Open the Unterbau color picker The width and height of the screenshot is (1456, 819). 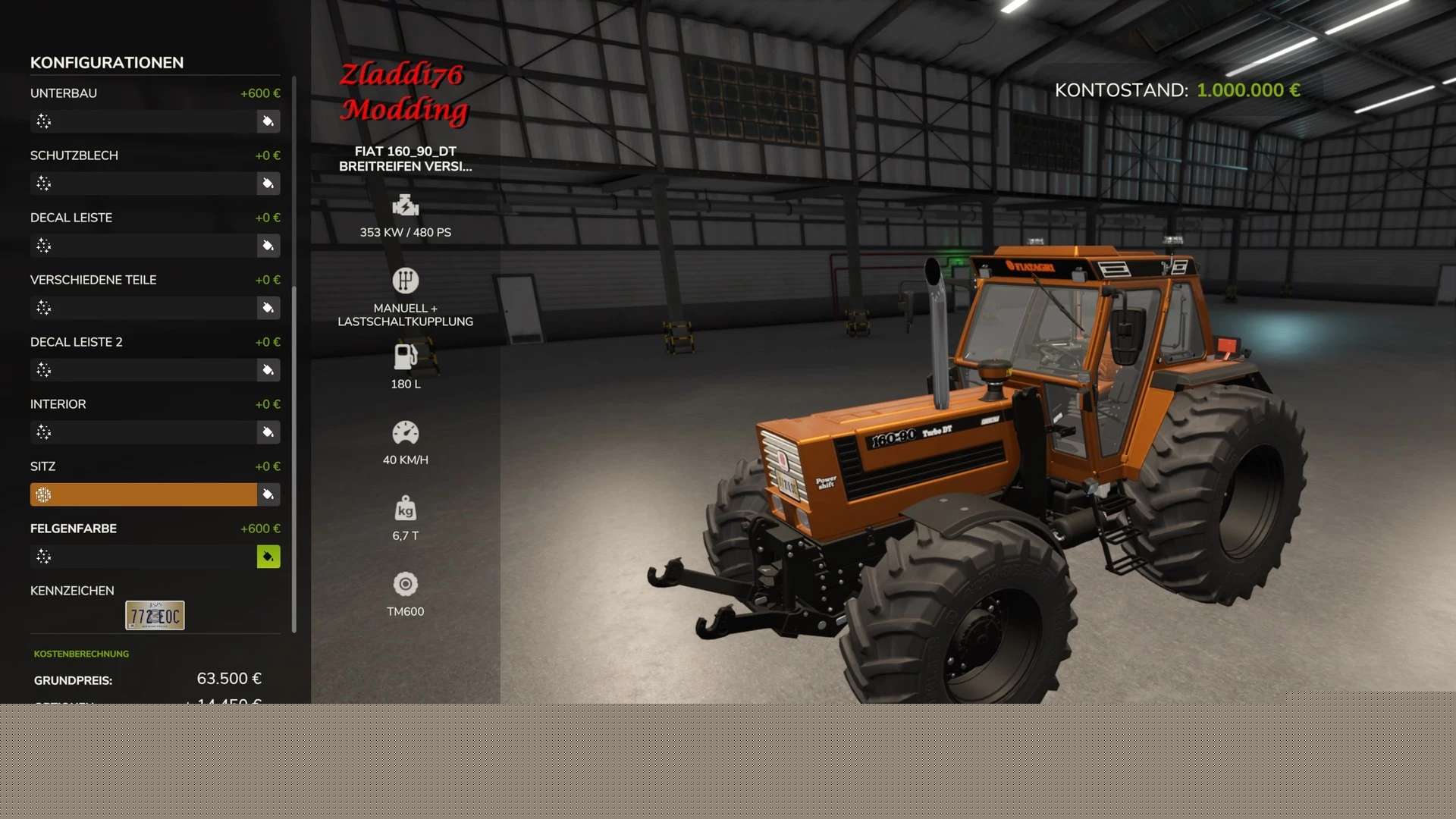pos(268,121)
